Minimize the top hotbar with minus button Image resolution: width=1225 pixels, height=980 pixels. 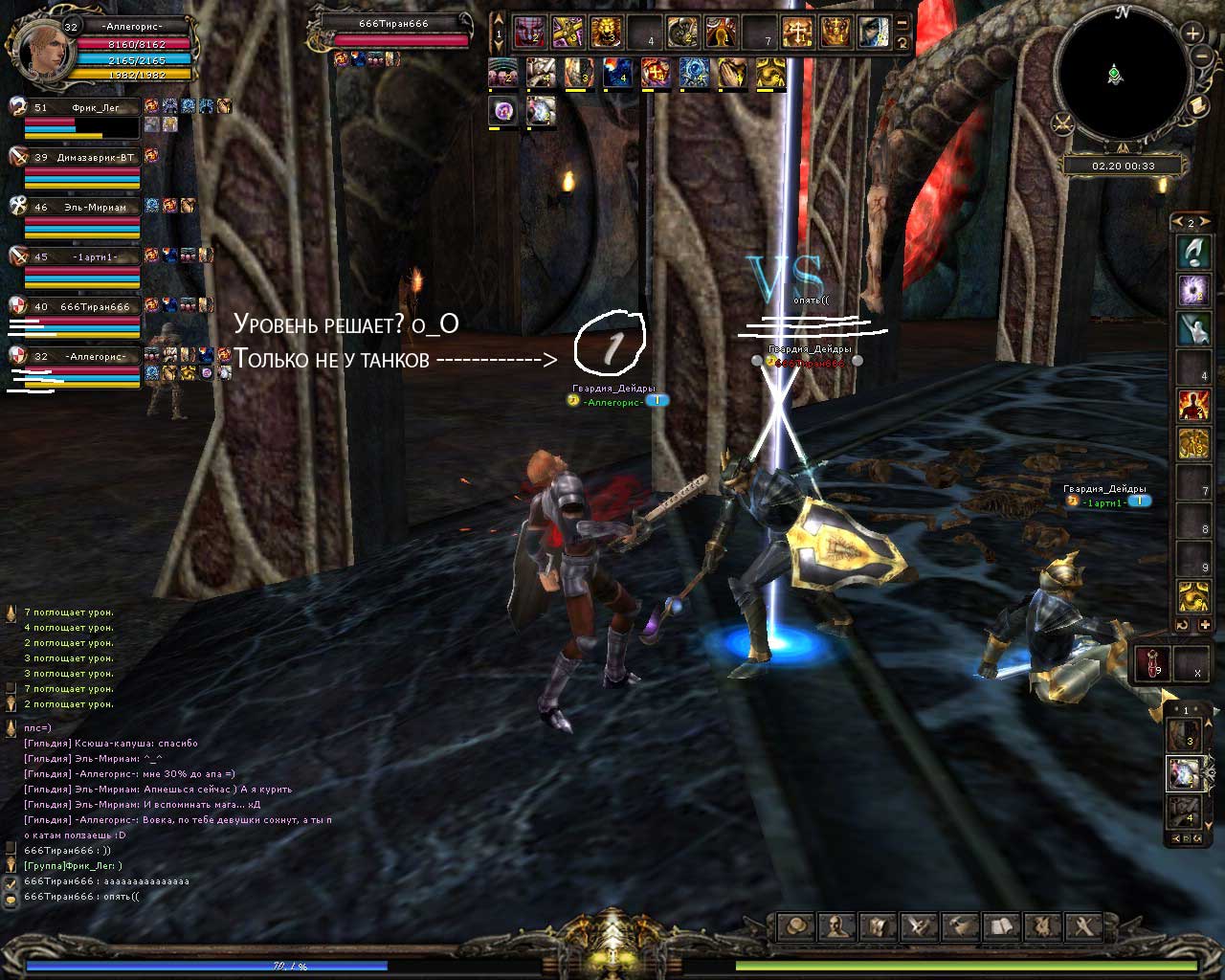[x=902, y=23]
